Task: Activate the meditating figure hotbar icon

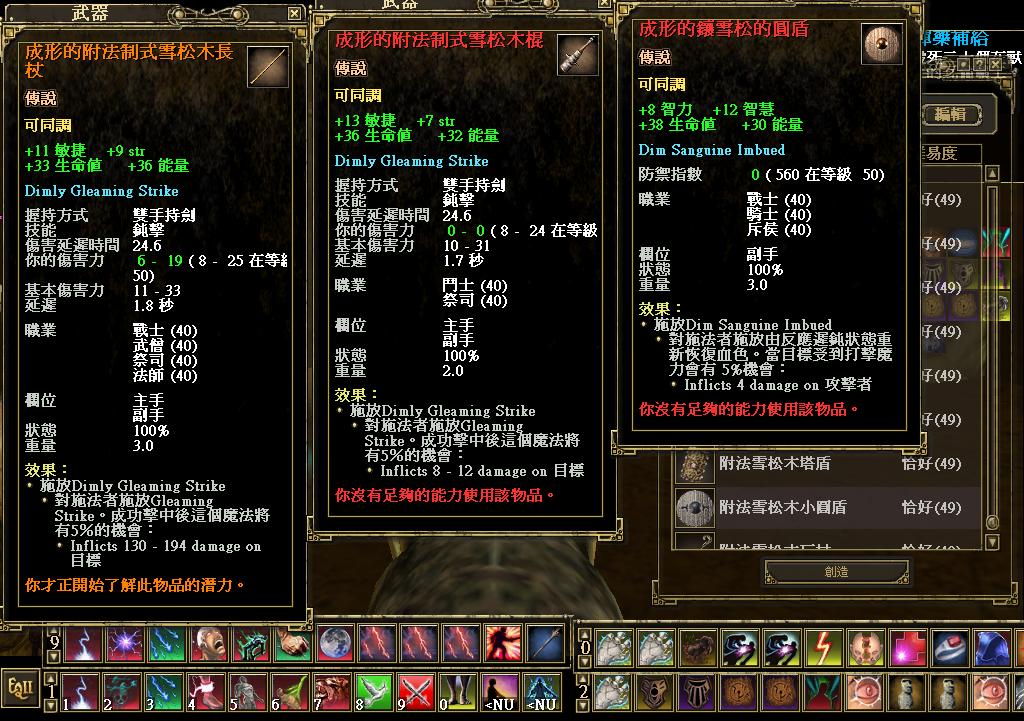Action: click(496, 690)
